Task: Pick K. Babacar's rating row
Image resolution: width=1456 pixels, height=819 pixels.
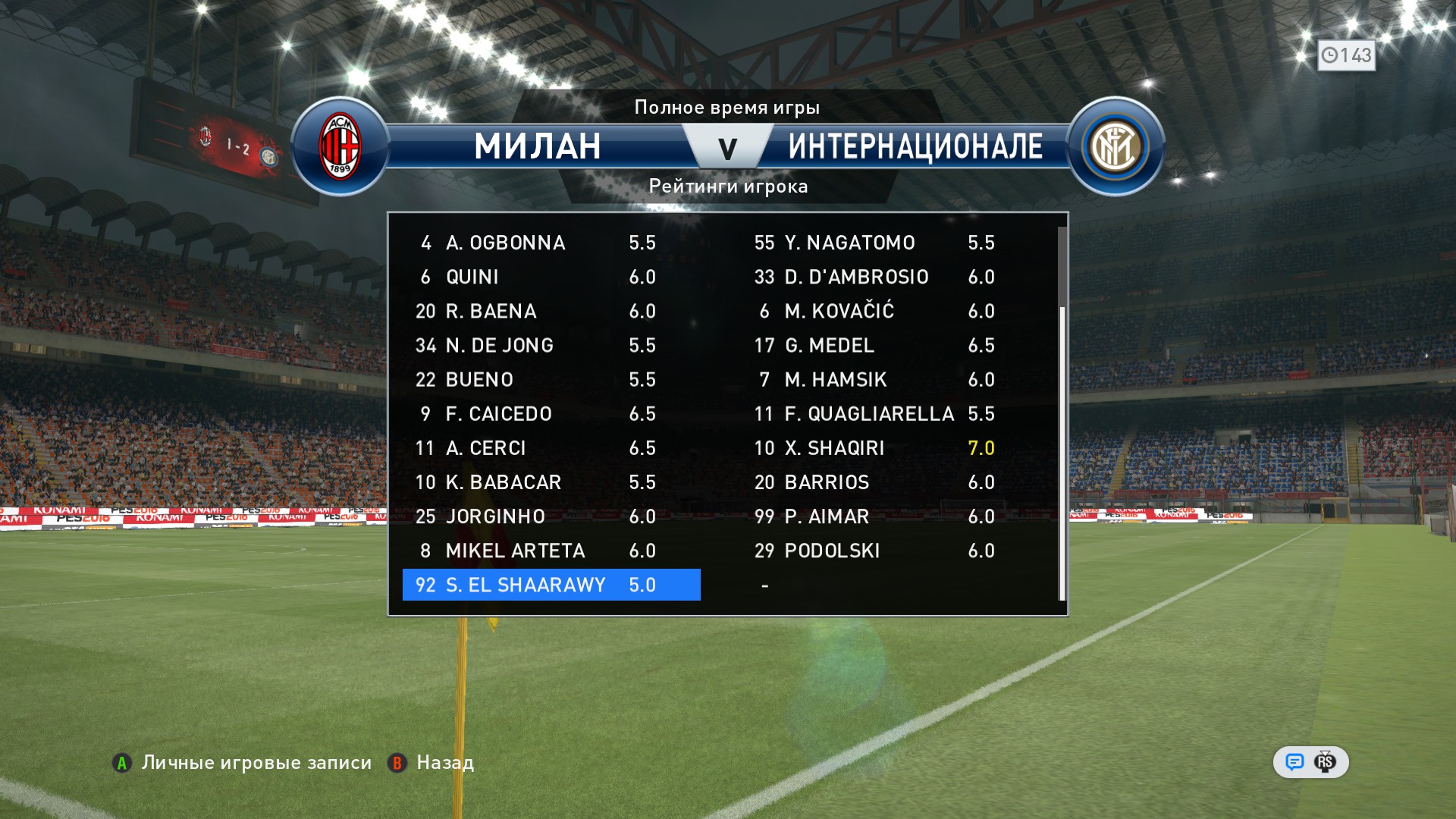Action: (551, 482)
